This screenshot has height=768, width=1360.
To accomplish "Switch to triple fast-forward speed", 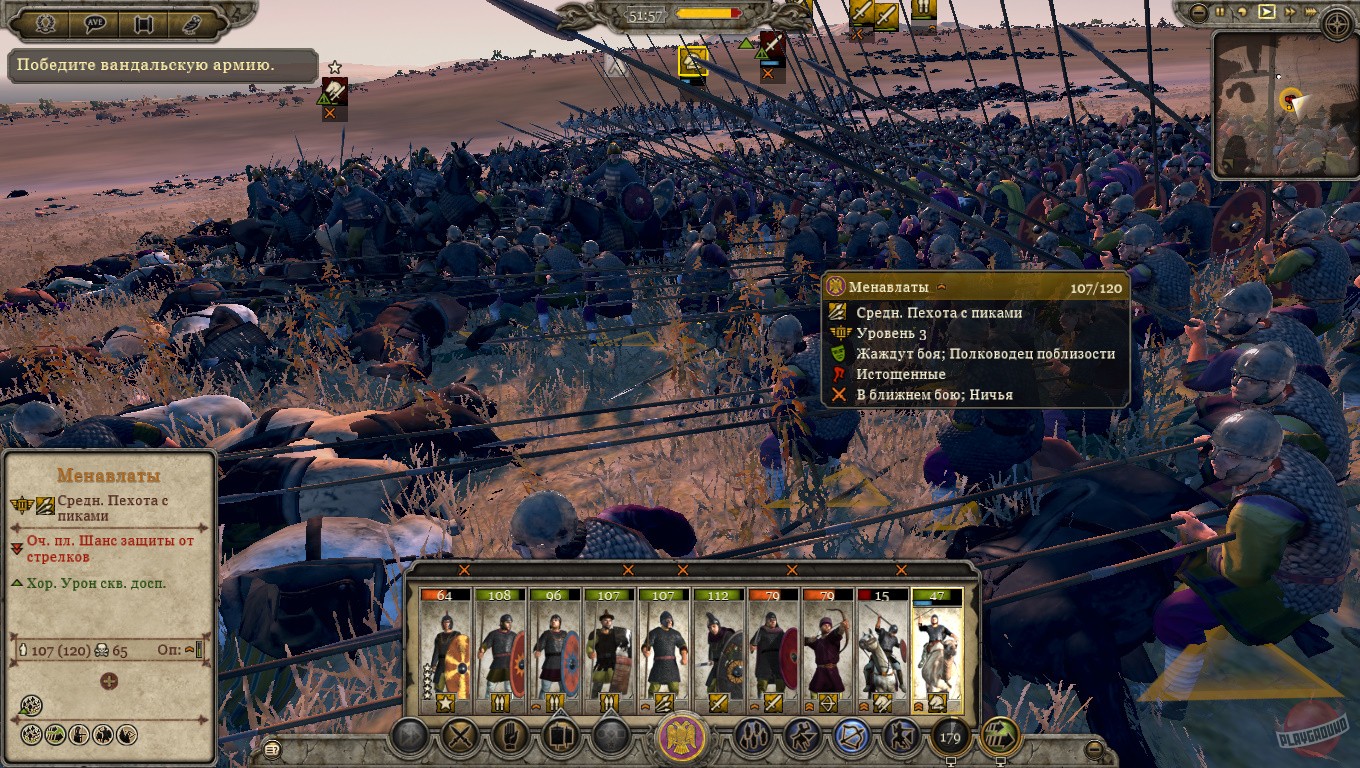I will (x=1313, y=12).
